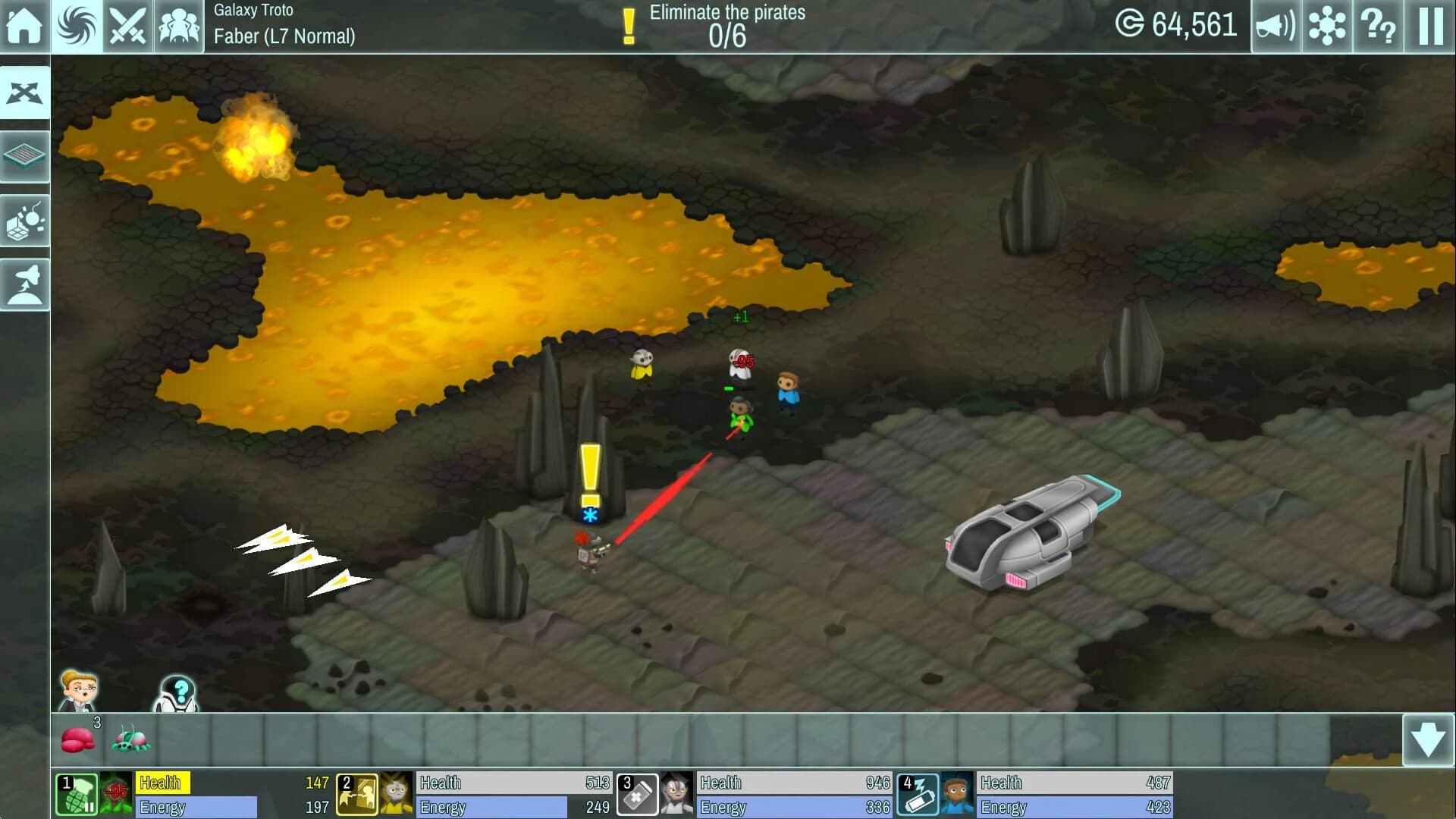Open the game settings hex icon
Image resolution: width=1456 pixels, height=819 pixels.
click(1326, 25)
